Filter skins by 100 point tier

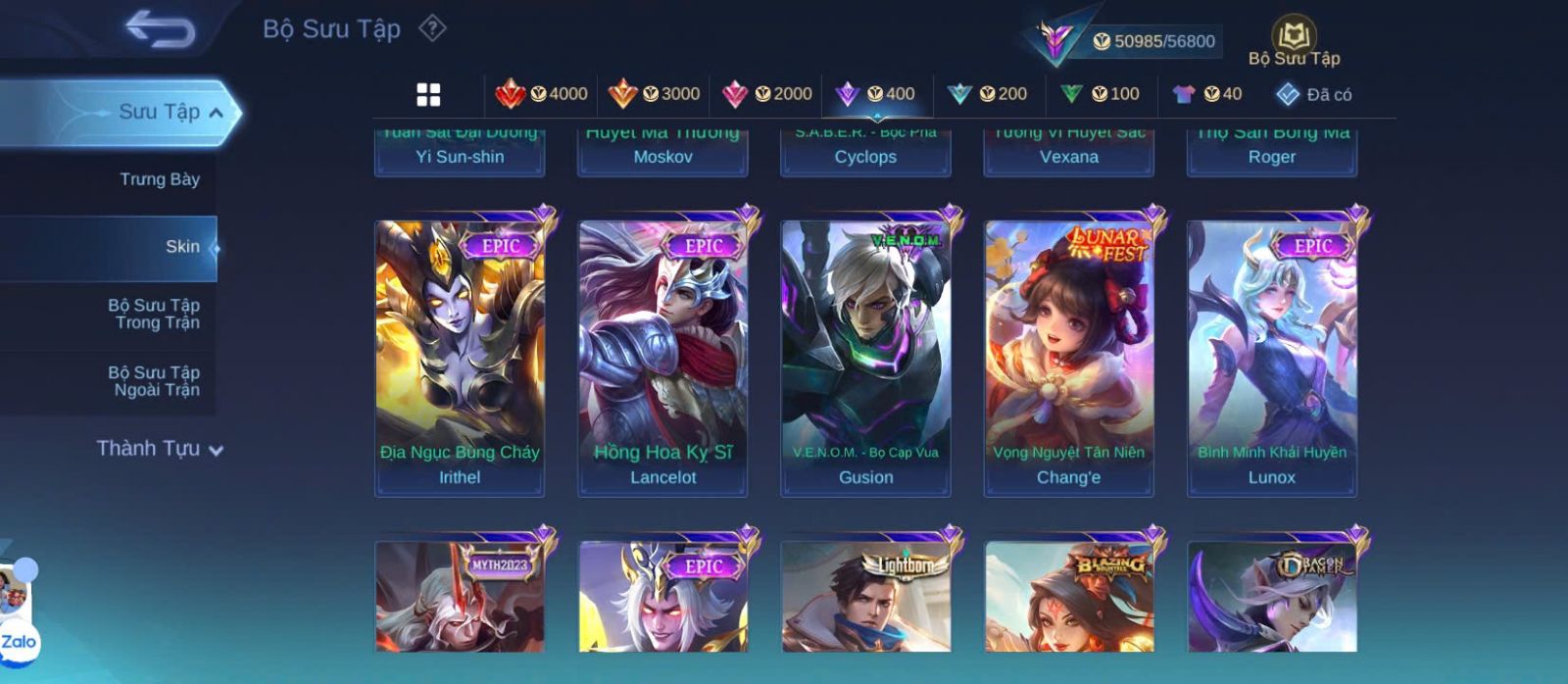(x=1099, y=94)
